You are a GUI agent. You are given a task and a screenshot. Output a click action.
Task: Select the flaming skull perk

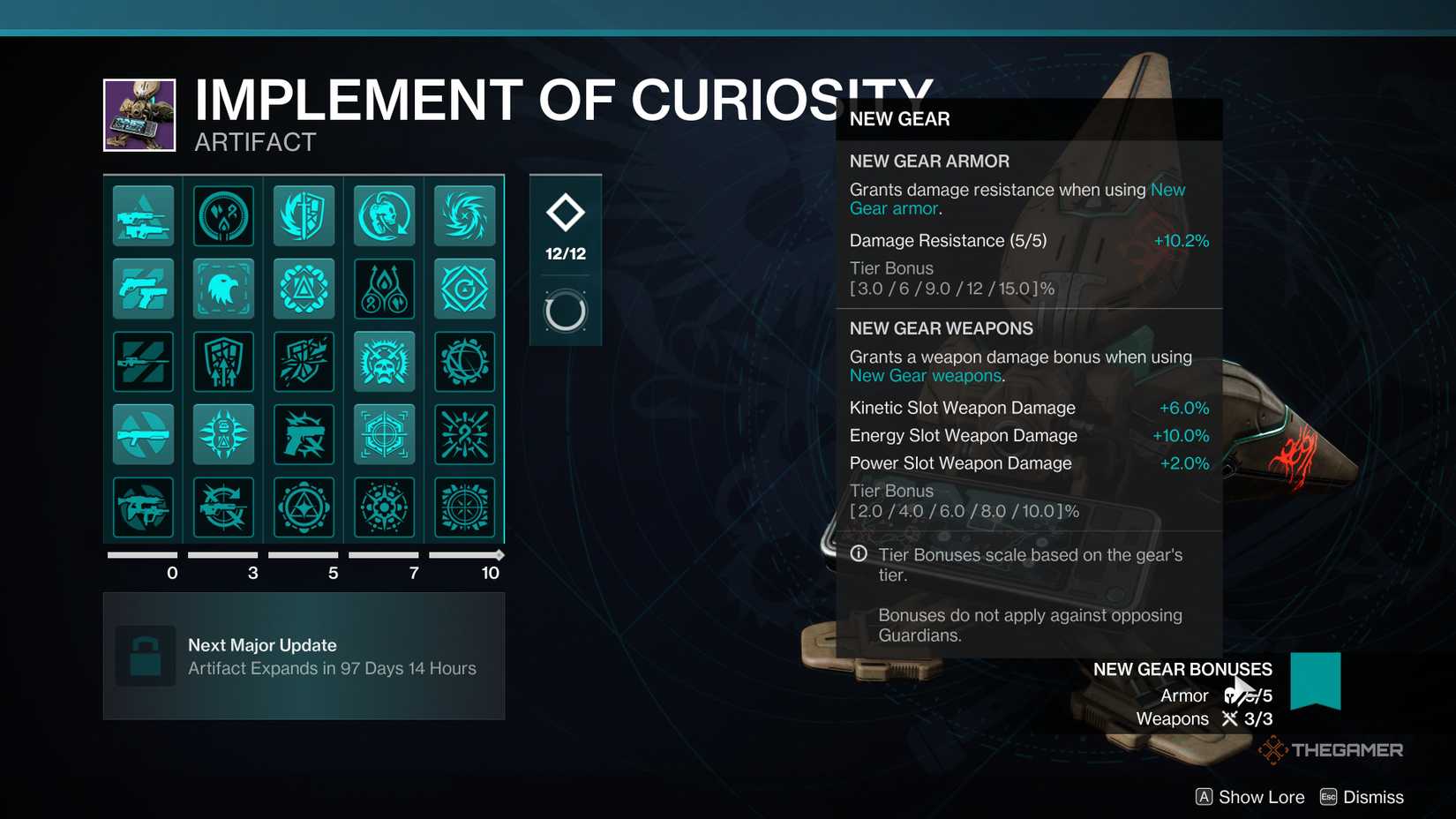click(384, 361)
